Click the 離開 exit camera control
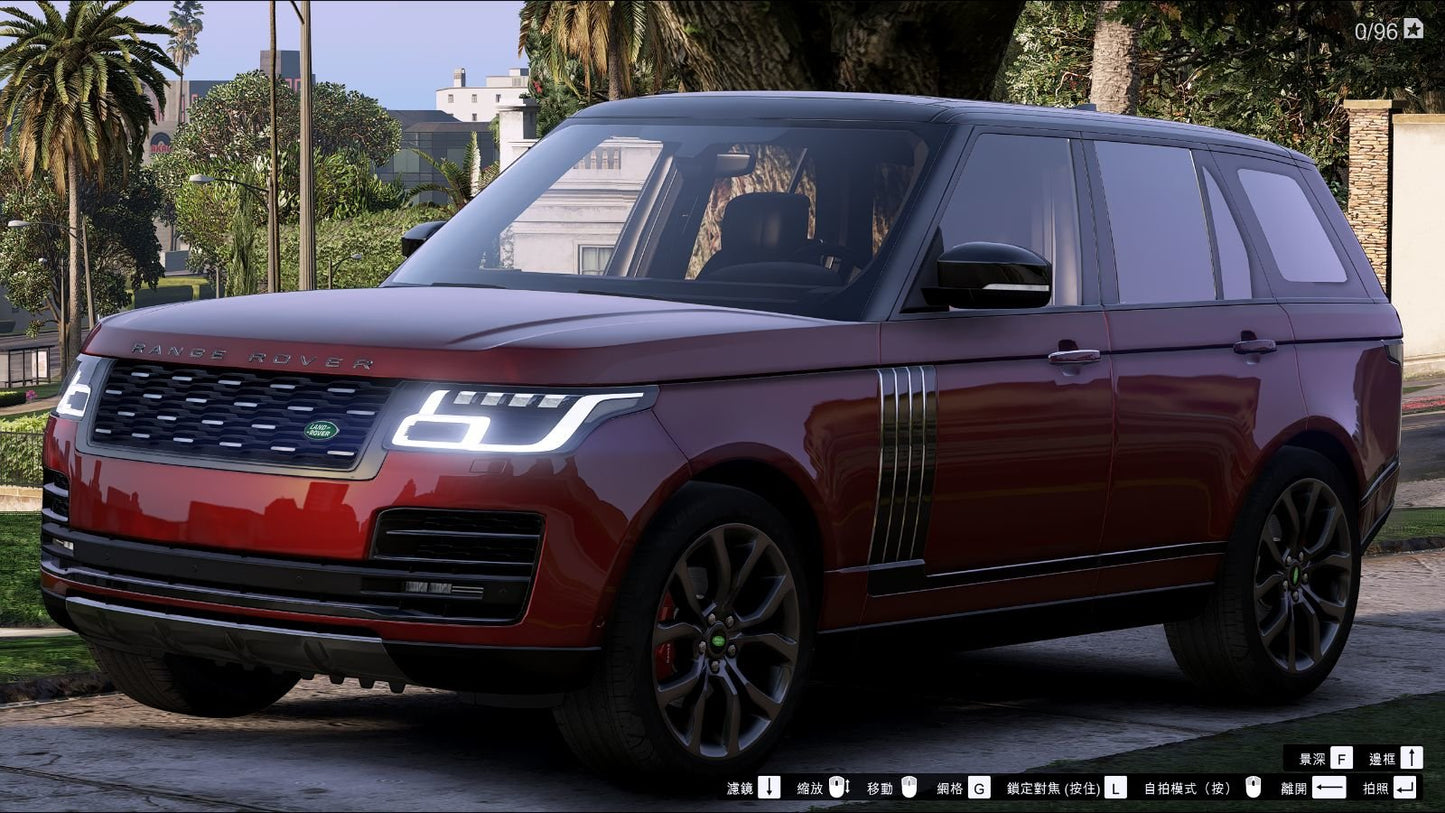 (1293, 788)
